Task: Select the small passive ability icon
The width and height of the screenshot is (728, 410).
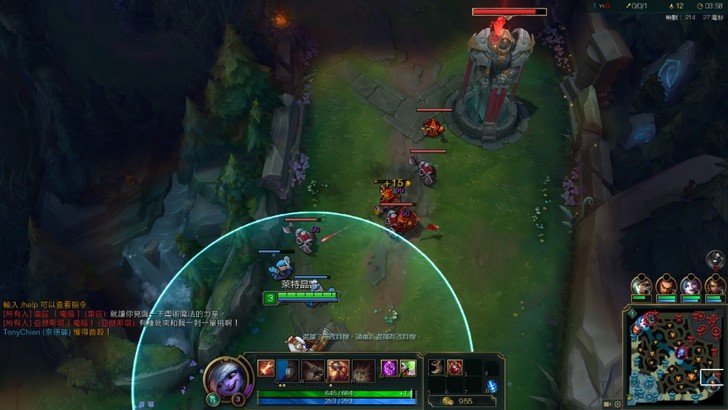Action: tap(267, 367)
